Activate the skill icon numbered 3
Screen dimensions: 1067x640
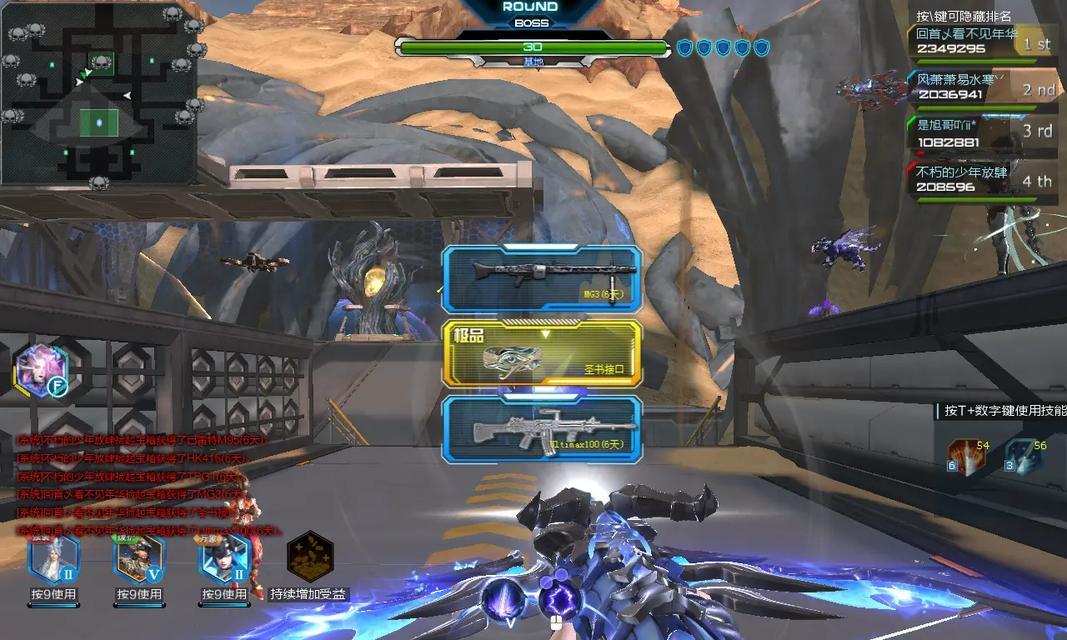pos(1023,456)
